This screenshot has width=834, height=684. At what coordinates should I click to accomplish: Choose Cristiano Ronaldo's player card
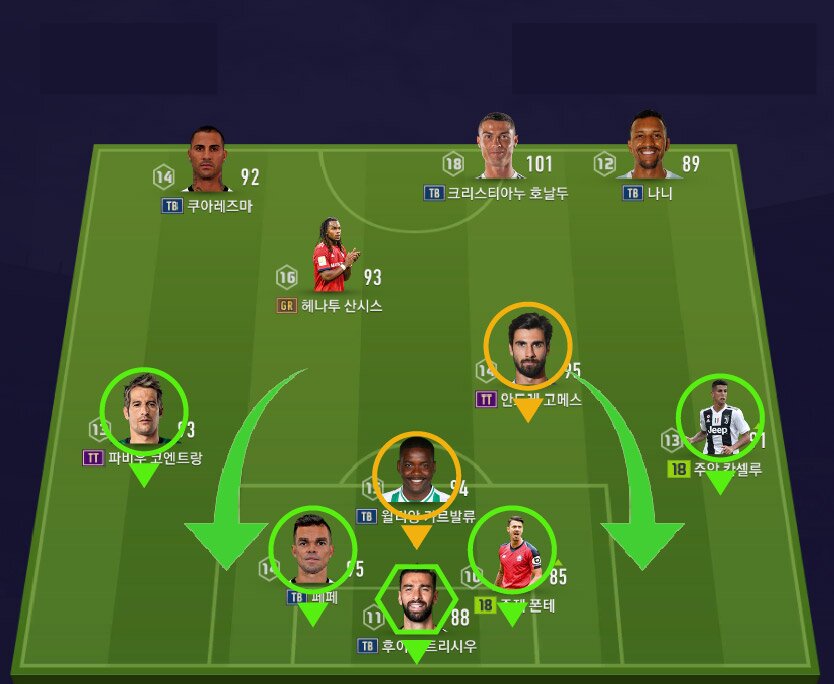click(496, 148)
